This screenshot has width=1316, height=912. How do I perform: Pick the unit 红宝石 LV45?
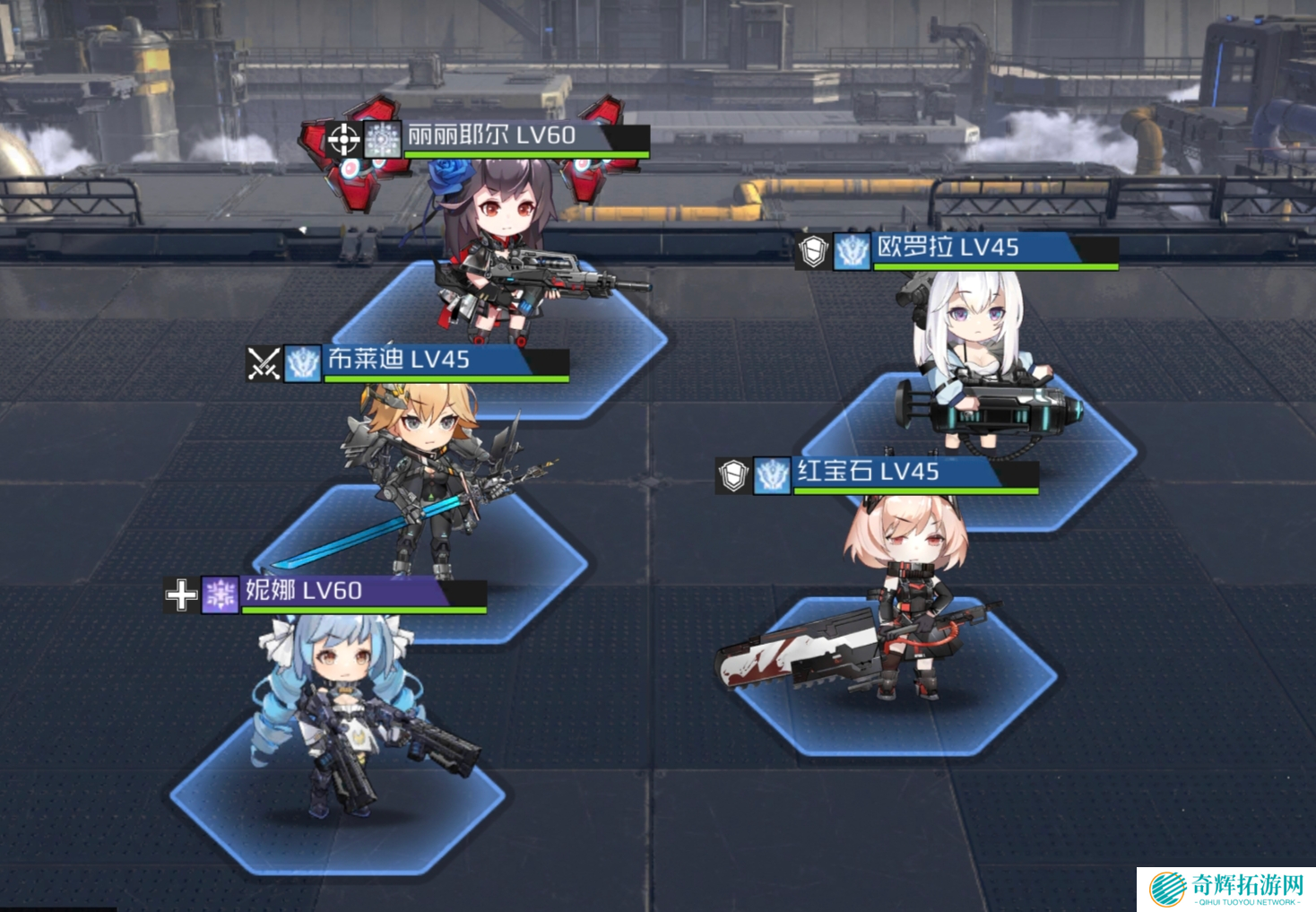[x=905, y=592]
